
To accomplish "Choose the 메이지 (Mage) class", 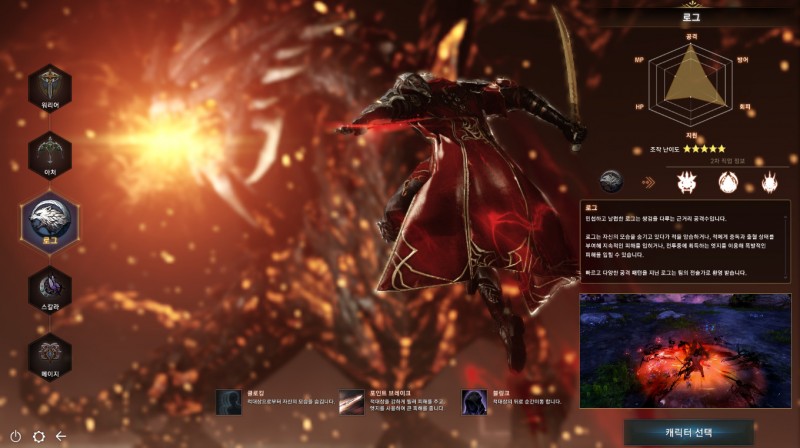I will [50, 354].
